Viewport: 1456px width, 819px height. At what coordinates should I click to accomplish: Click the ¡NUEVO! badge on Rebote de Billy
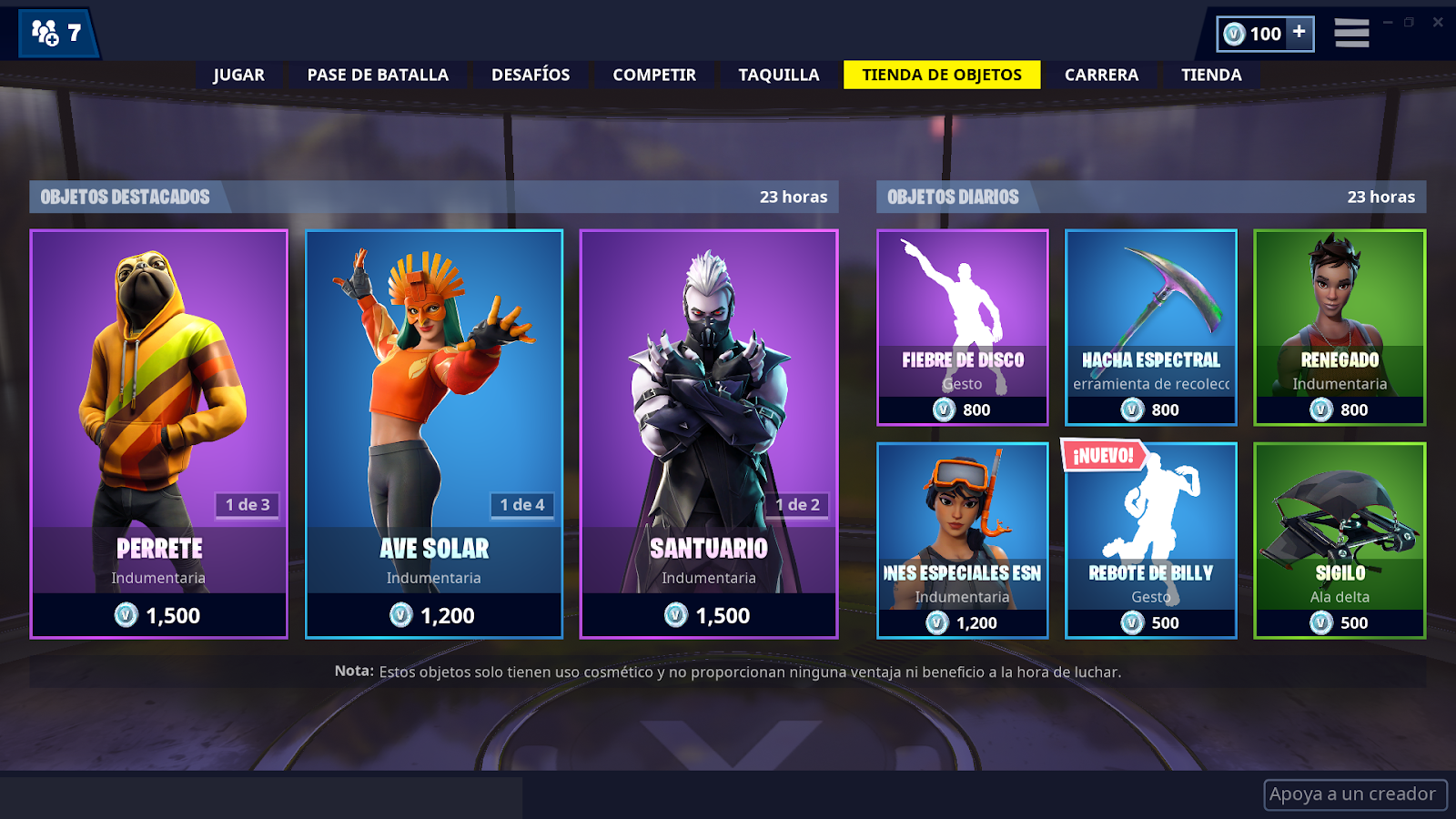tap(1101, 454)
